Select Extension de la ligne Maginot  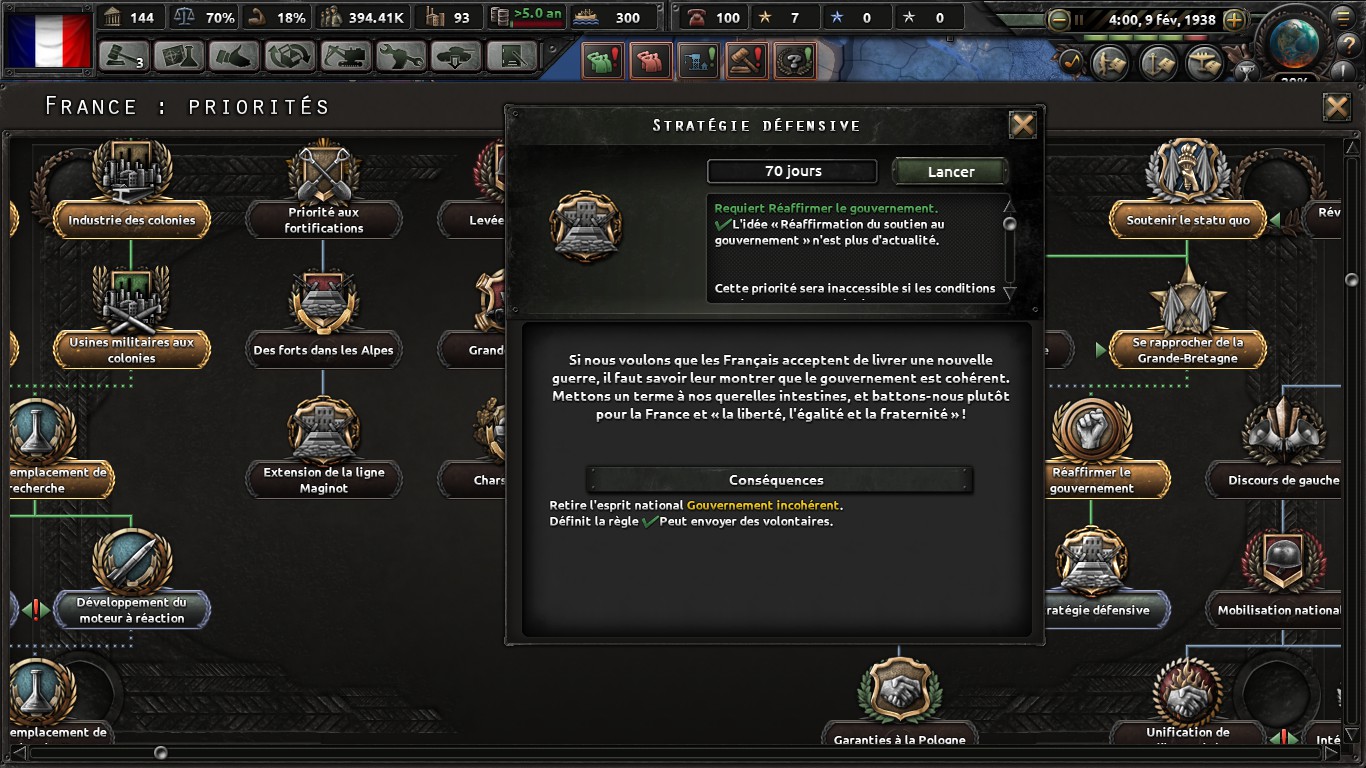[x=323, y=479]
